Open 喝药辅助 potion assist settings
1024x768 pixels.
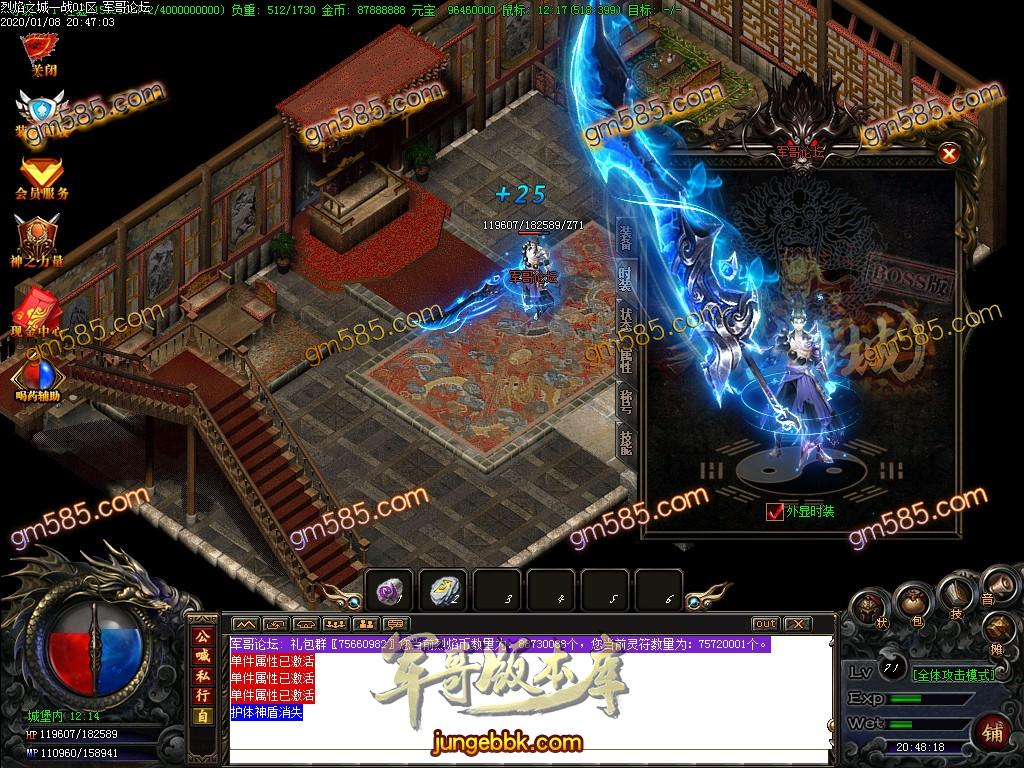[x=38, y=378]
